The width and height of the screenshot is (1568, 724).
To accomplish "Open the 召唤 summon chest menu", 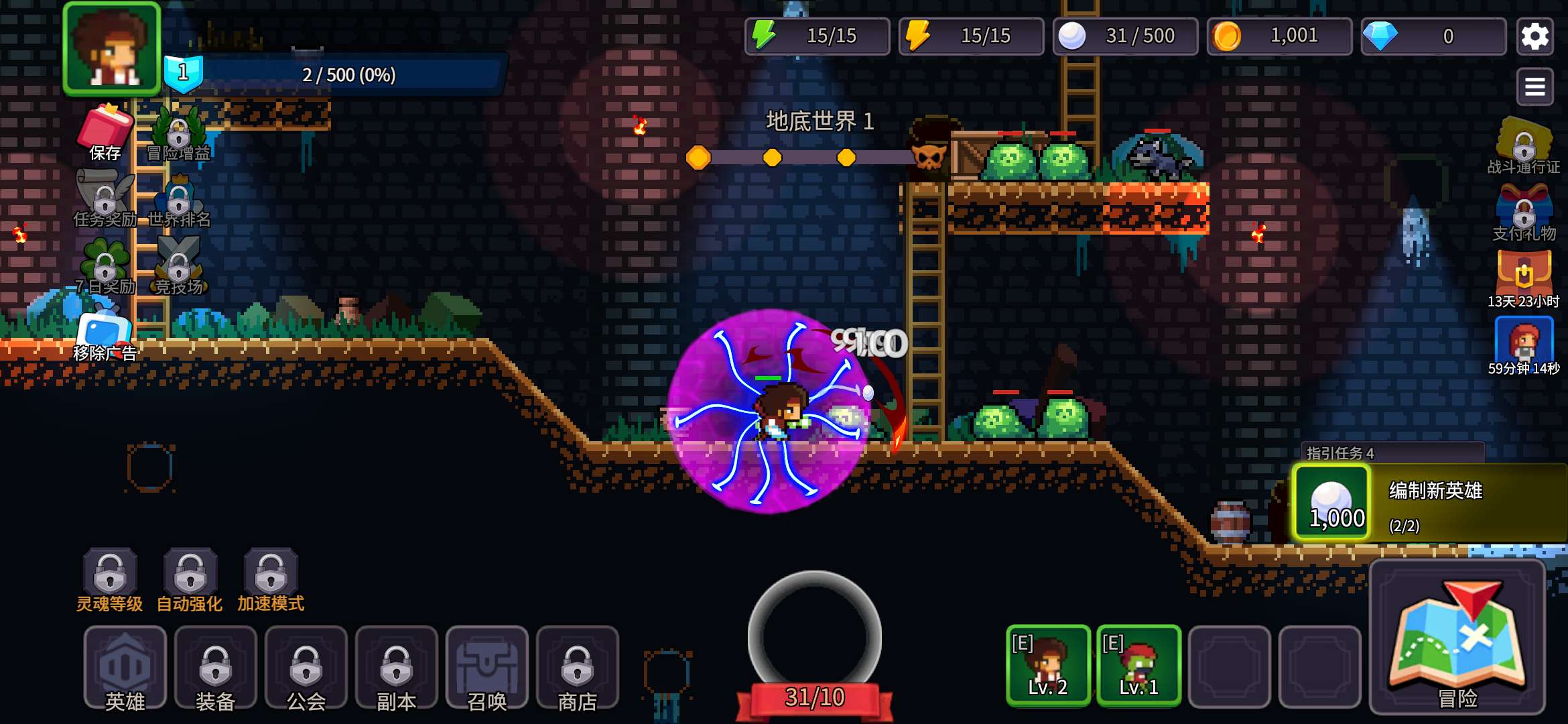I will click(x=486, y=668).
